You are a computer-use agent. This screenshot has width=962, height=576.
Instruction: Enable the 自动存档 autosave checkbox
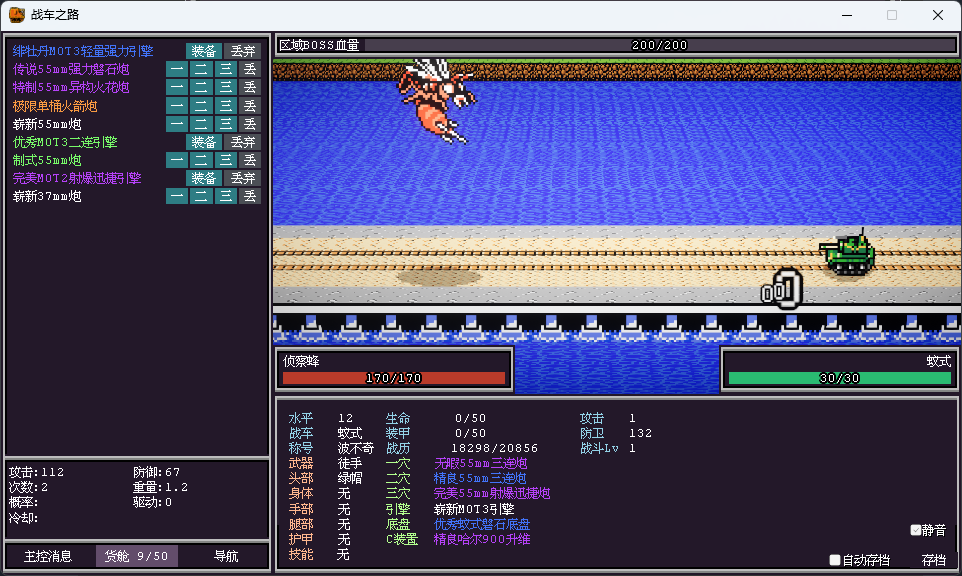click(836, 560)
